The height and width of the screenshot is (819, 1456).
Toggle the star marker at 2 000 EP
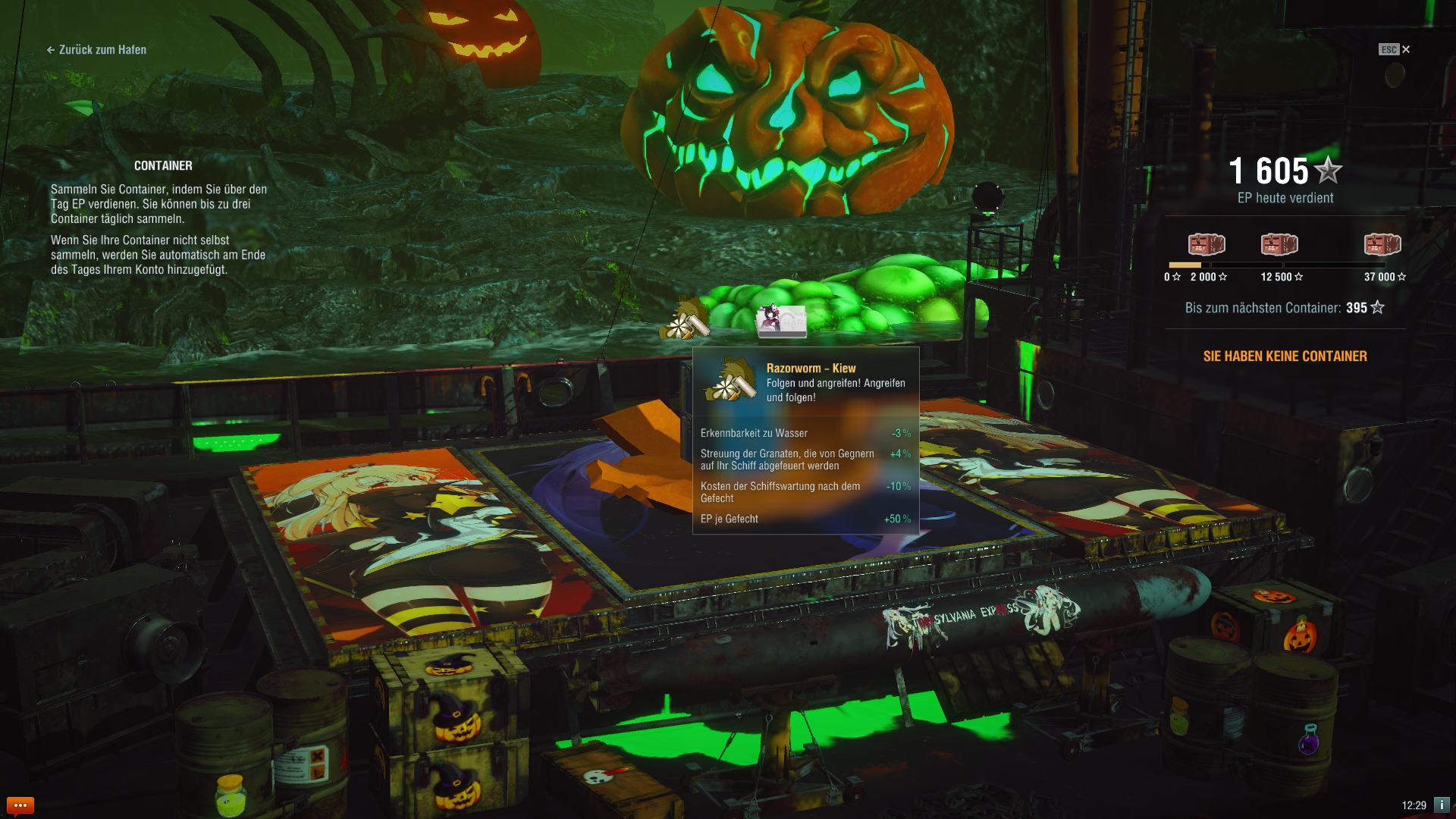tap(1222, 277)
